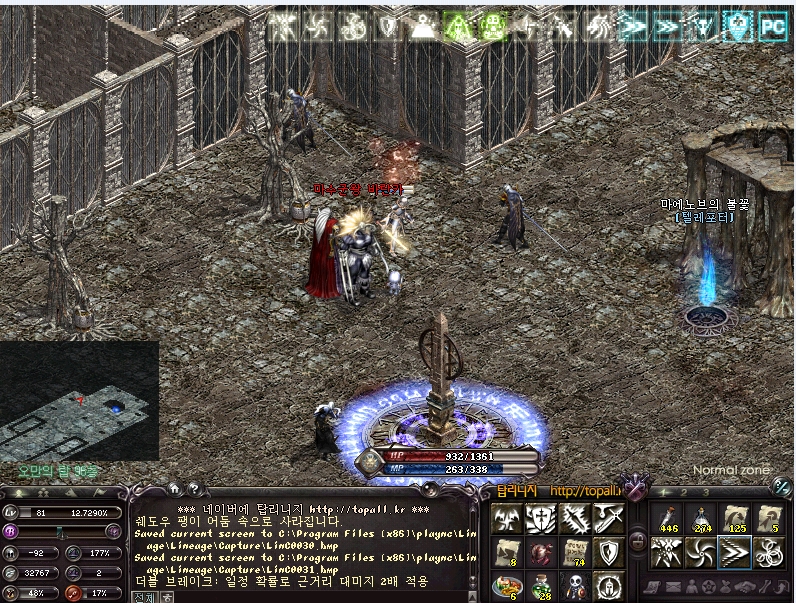Click the PC icon in top bar
Viewport: 796px width, 603px height.
tap(771, 27)
